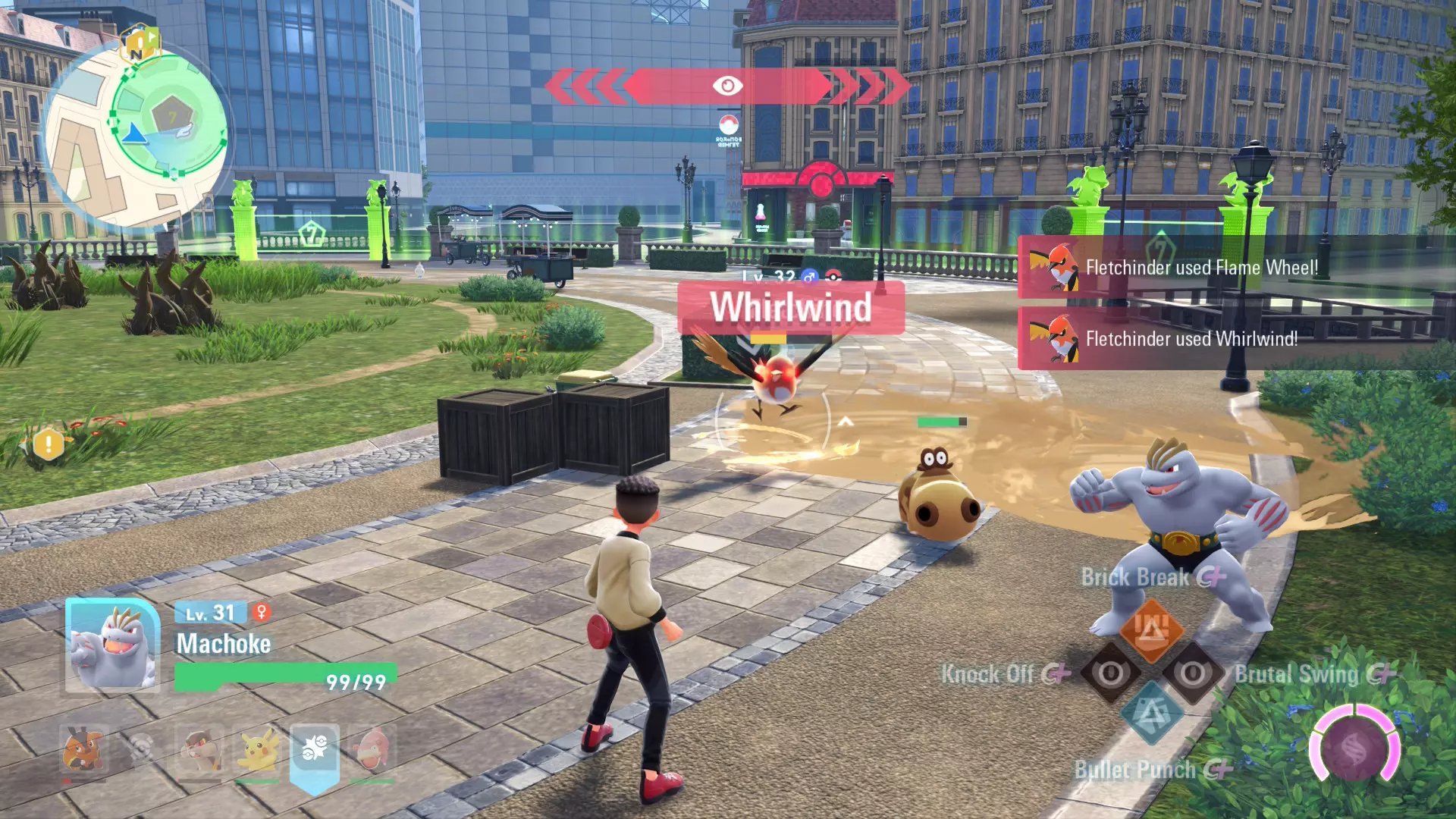Choose the striped brown Pokémon party slot

click(200, 750)
